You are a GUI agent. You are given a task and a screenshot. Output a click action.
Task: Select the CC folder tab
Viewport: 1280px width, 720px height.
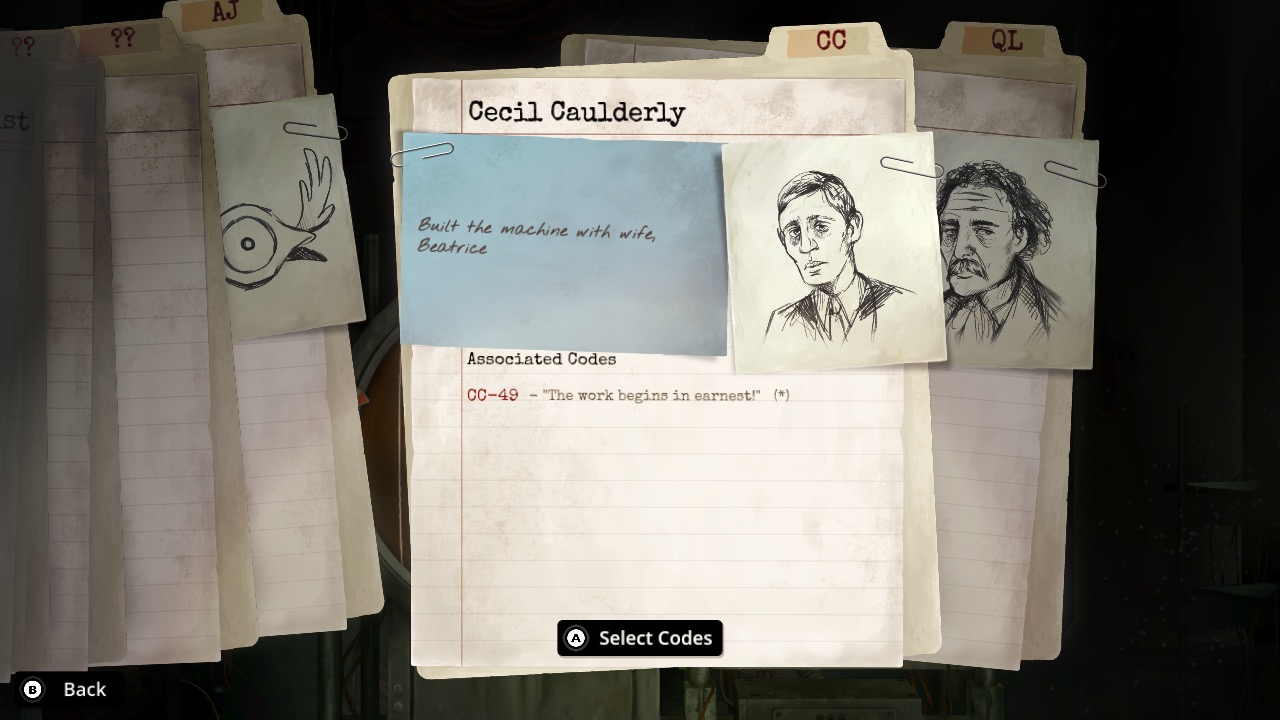833,42
